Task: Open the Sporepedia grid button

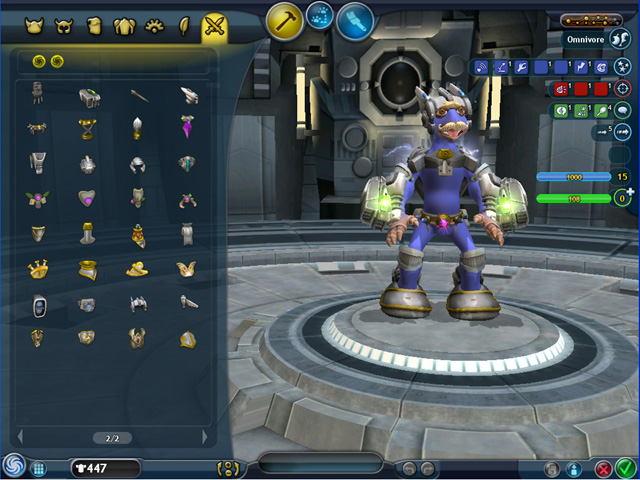Action: pos(39,468)
